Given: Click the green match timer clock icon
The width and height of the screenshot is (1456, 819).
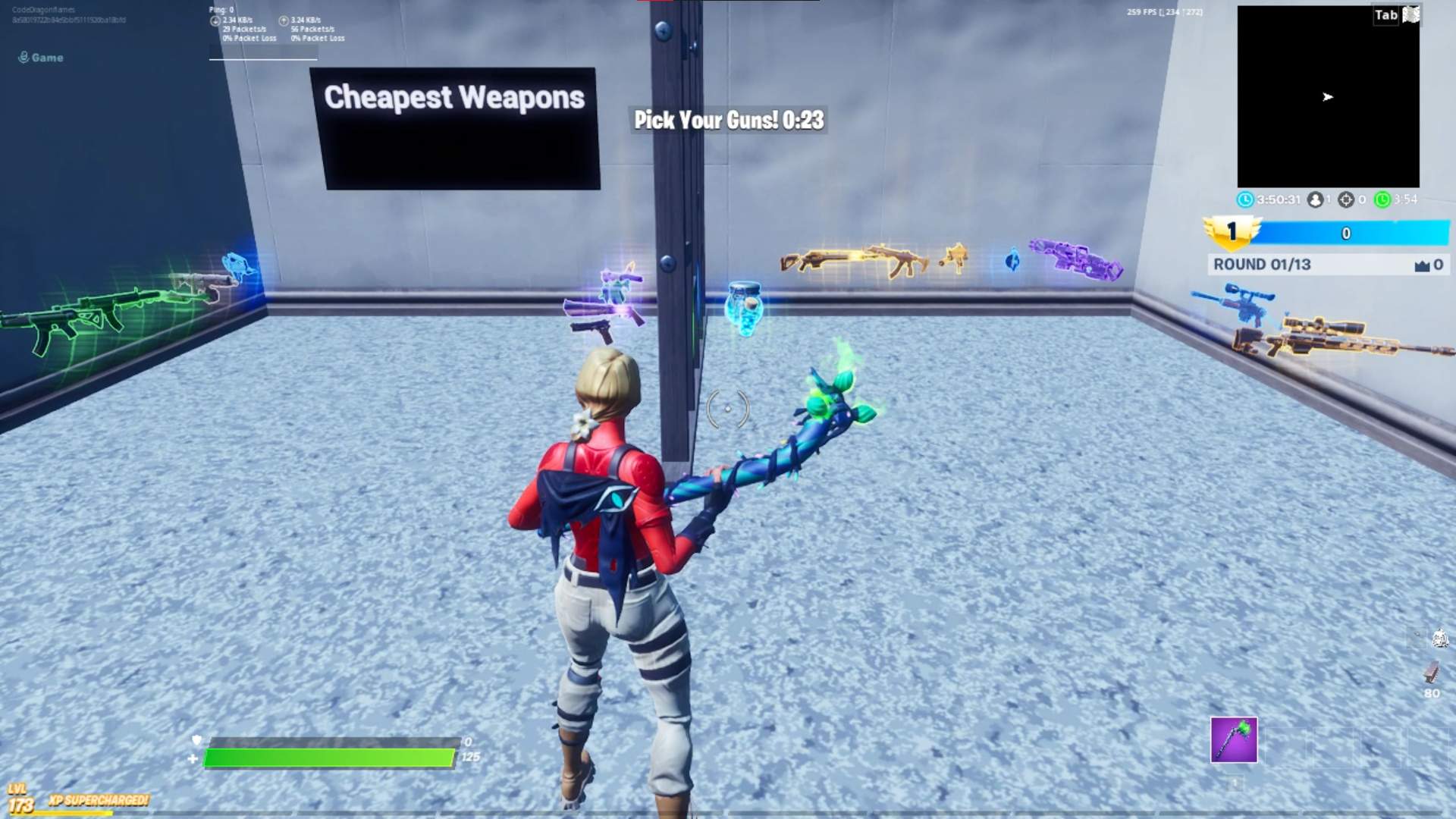Looking at the screenshot, I should click(x=1382, y=200).
